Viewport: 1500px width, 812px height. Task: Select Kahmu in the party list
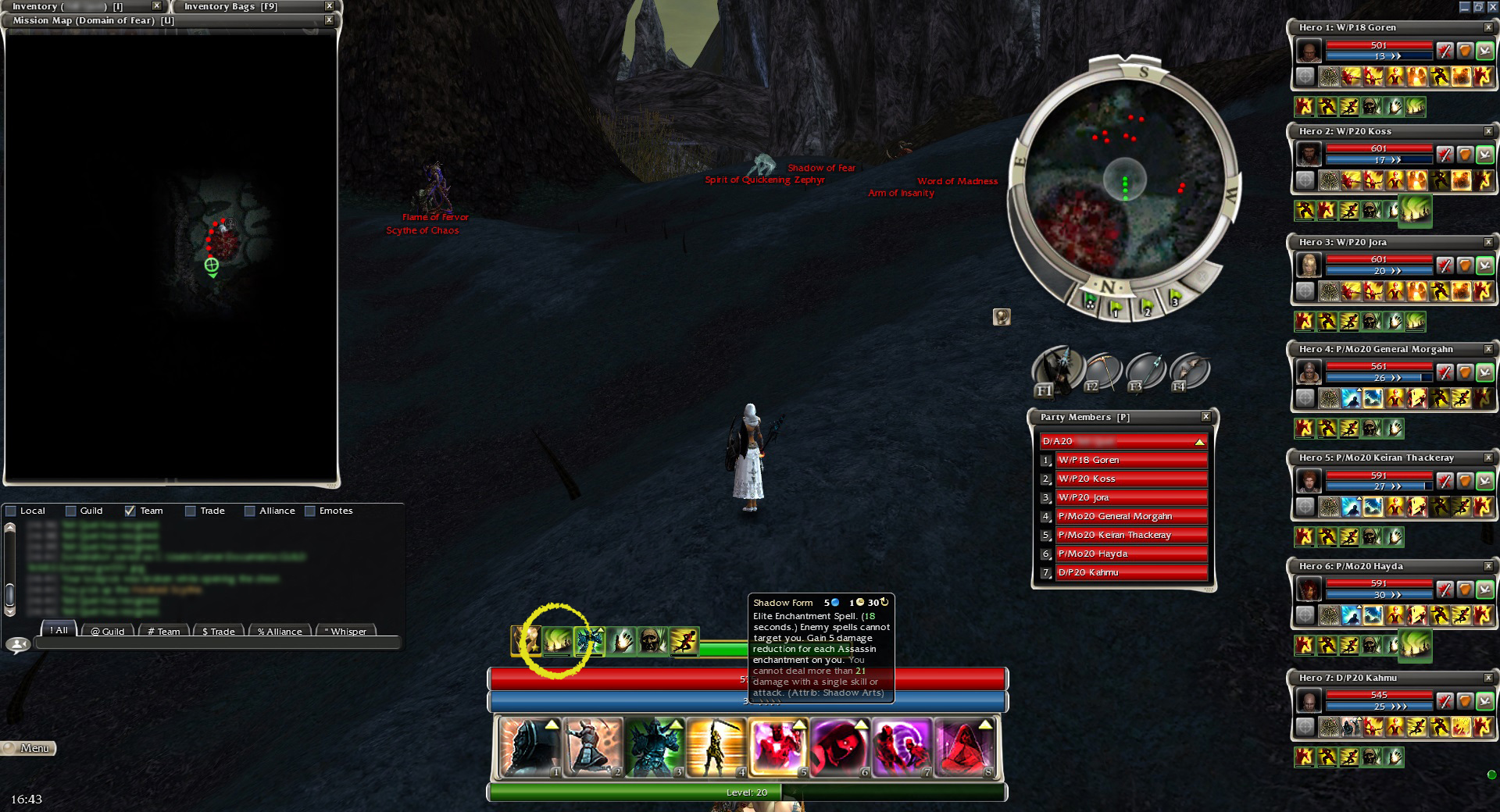click(x=1130, y=572)
